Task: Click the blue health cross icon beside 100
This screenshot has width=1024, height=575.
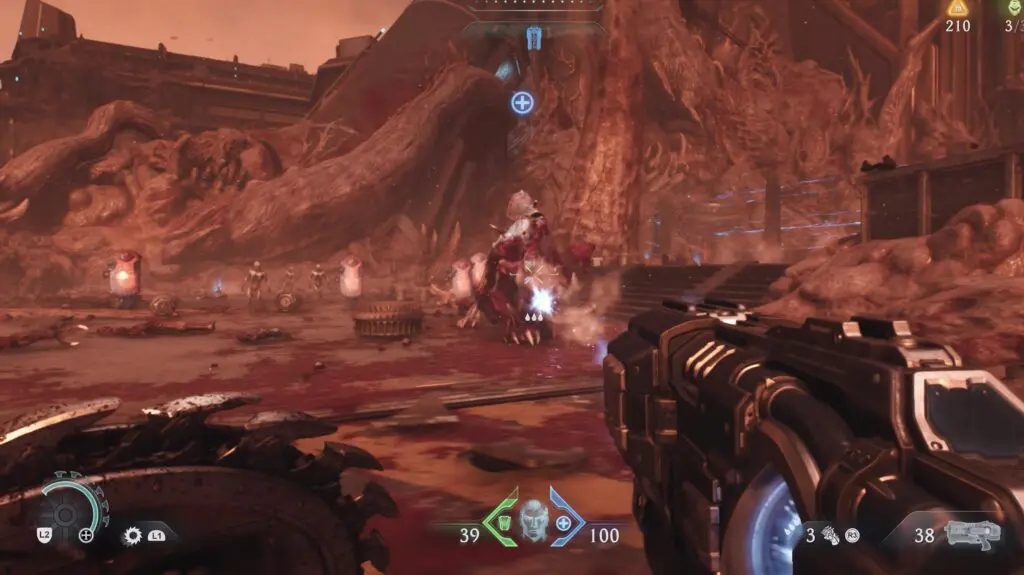Action: (564, 523)
